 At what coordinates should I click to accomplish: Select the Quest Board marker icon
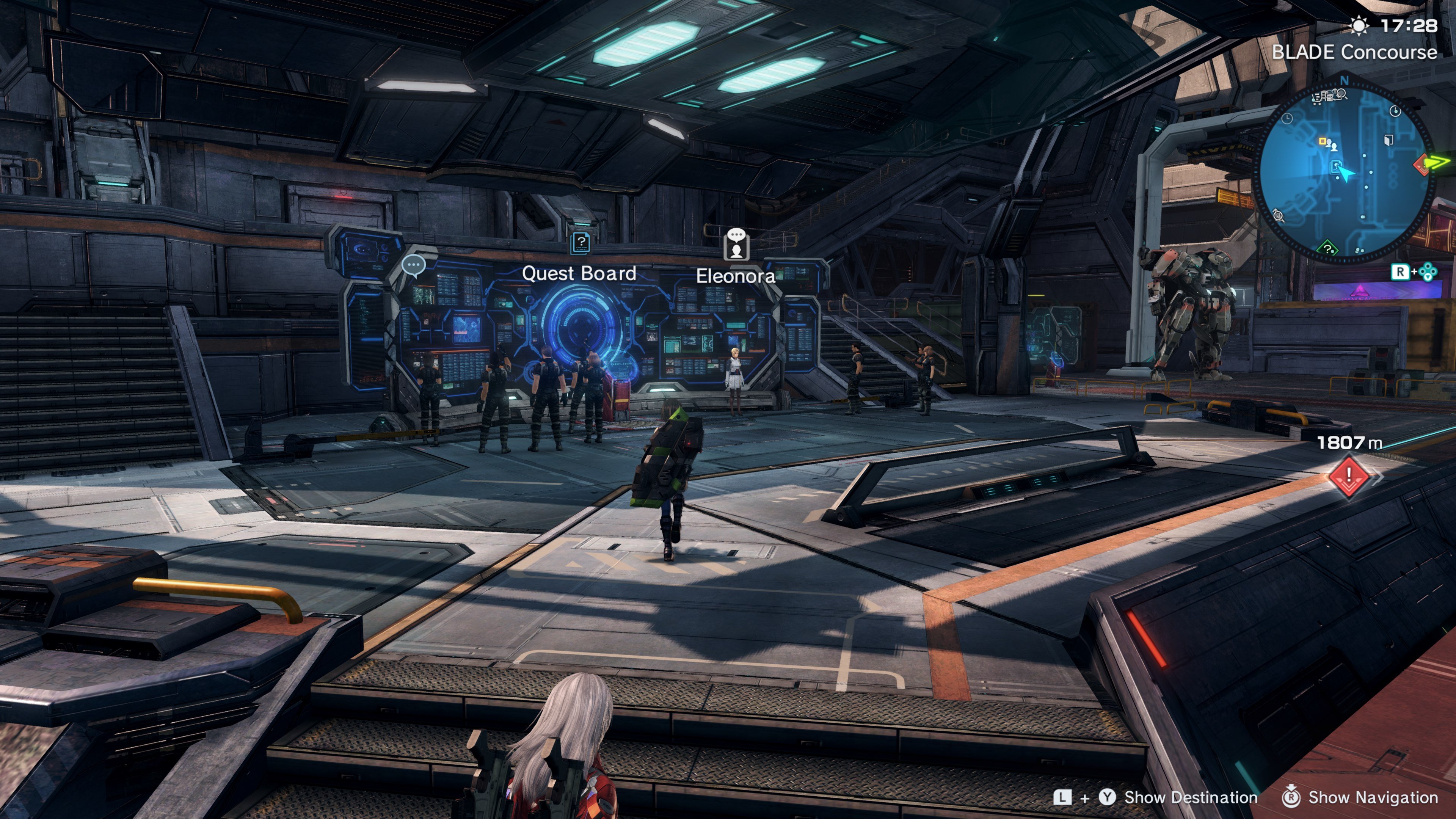(581, 243)
